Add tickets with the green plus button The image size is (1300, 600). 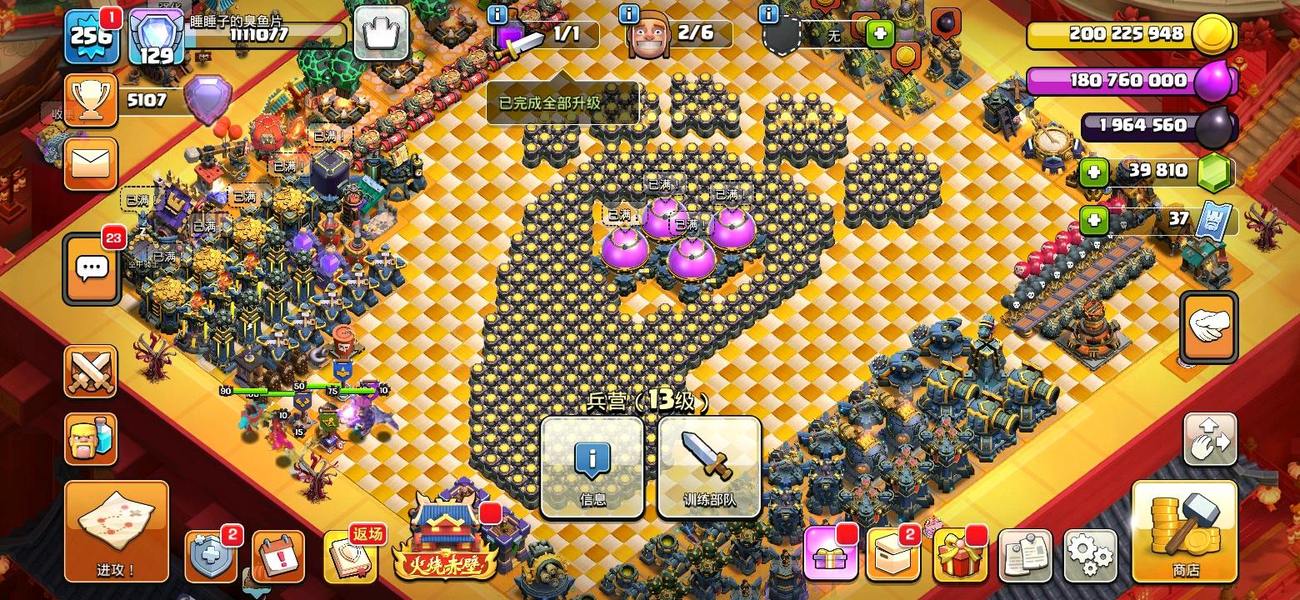tap(1094, 219)
